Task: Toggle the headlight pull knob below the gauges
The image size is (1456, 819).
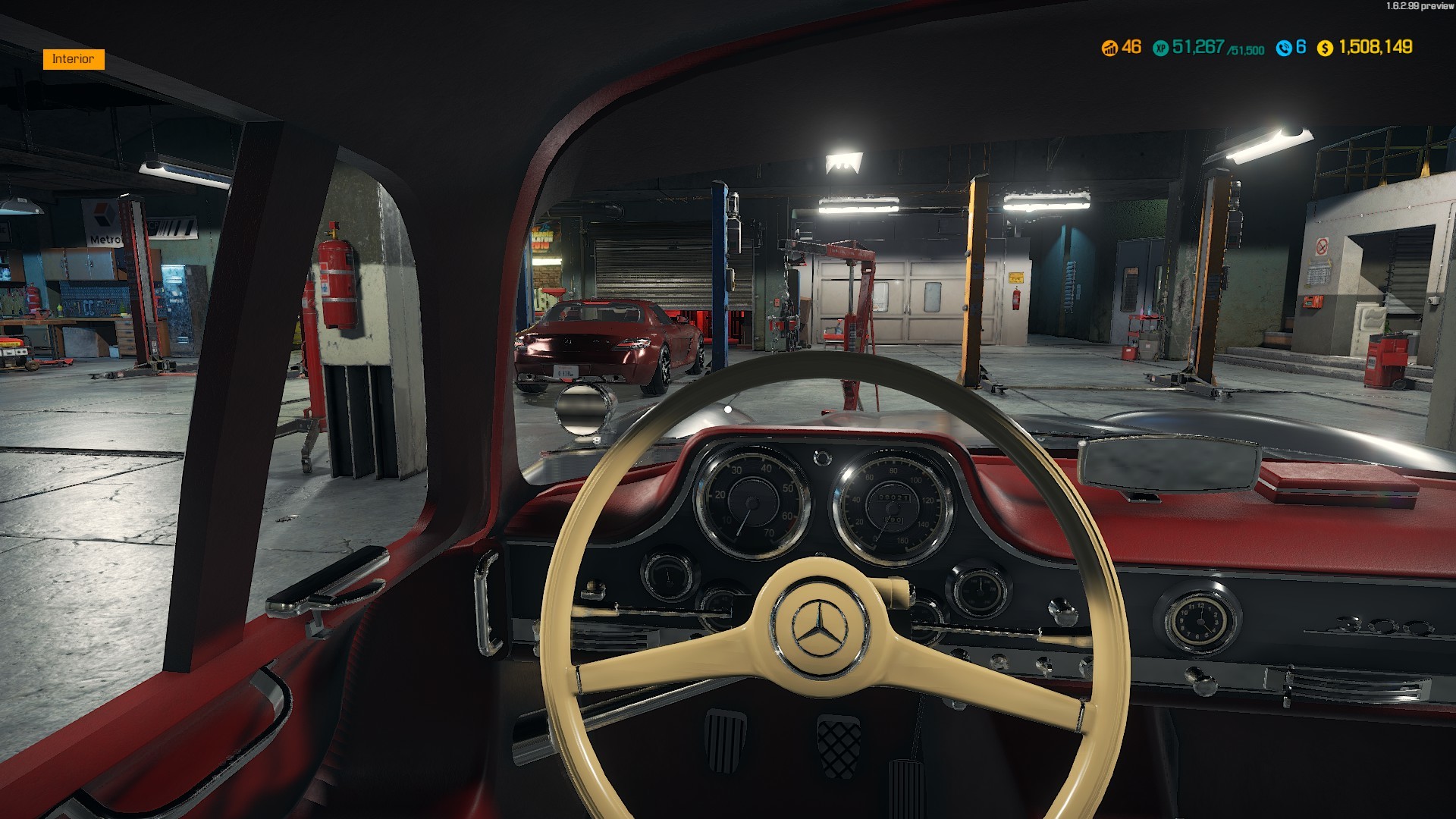Action: (x=591, y=588)
